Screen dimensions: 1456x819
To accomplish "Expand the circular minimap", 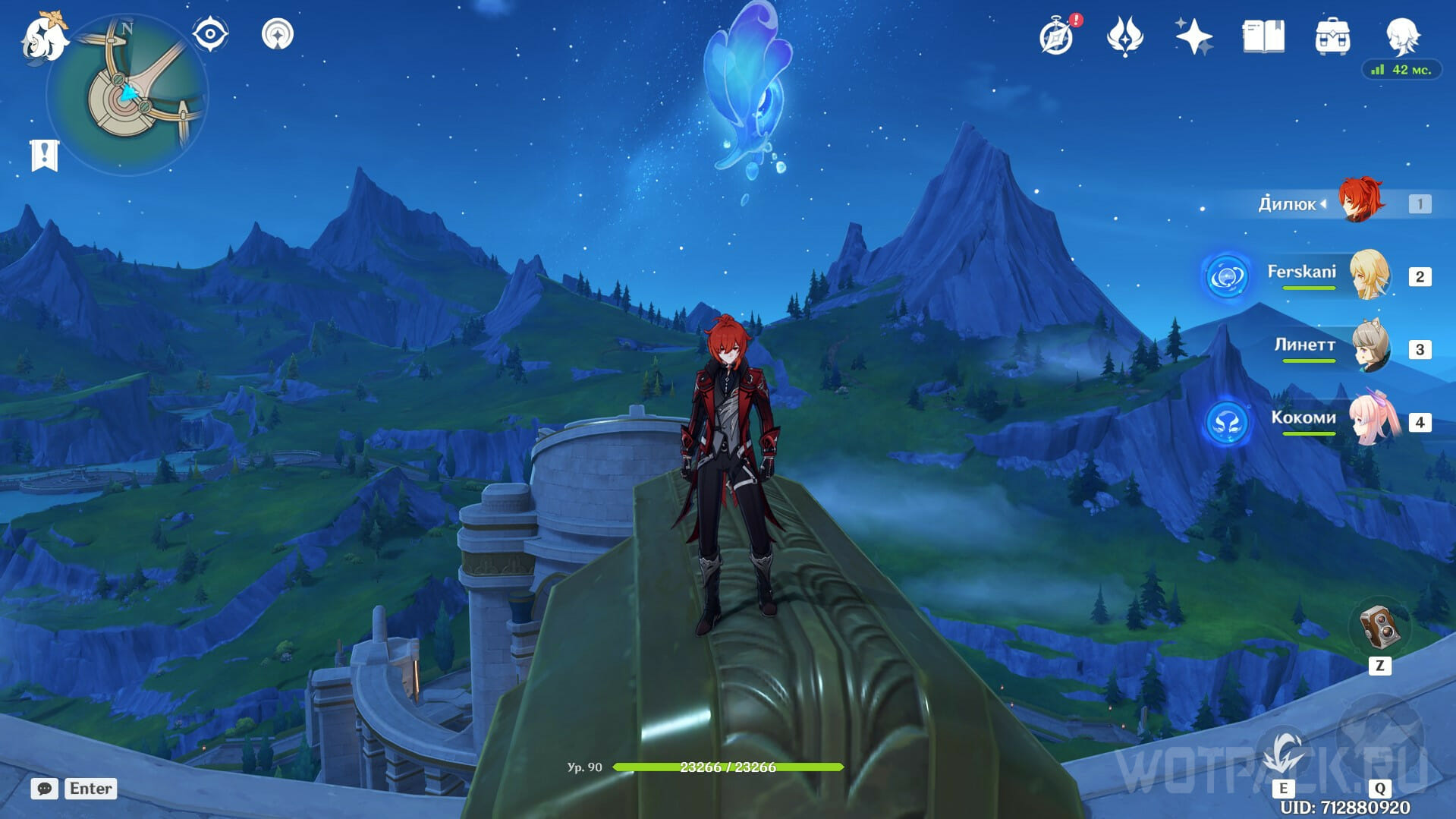I will tap(127, 96).
